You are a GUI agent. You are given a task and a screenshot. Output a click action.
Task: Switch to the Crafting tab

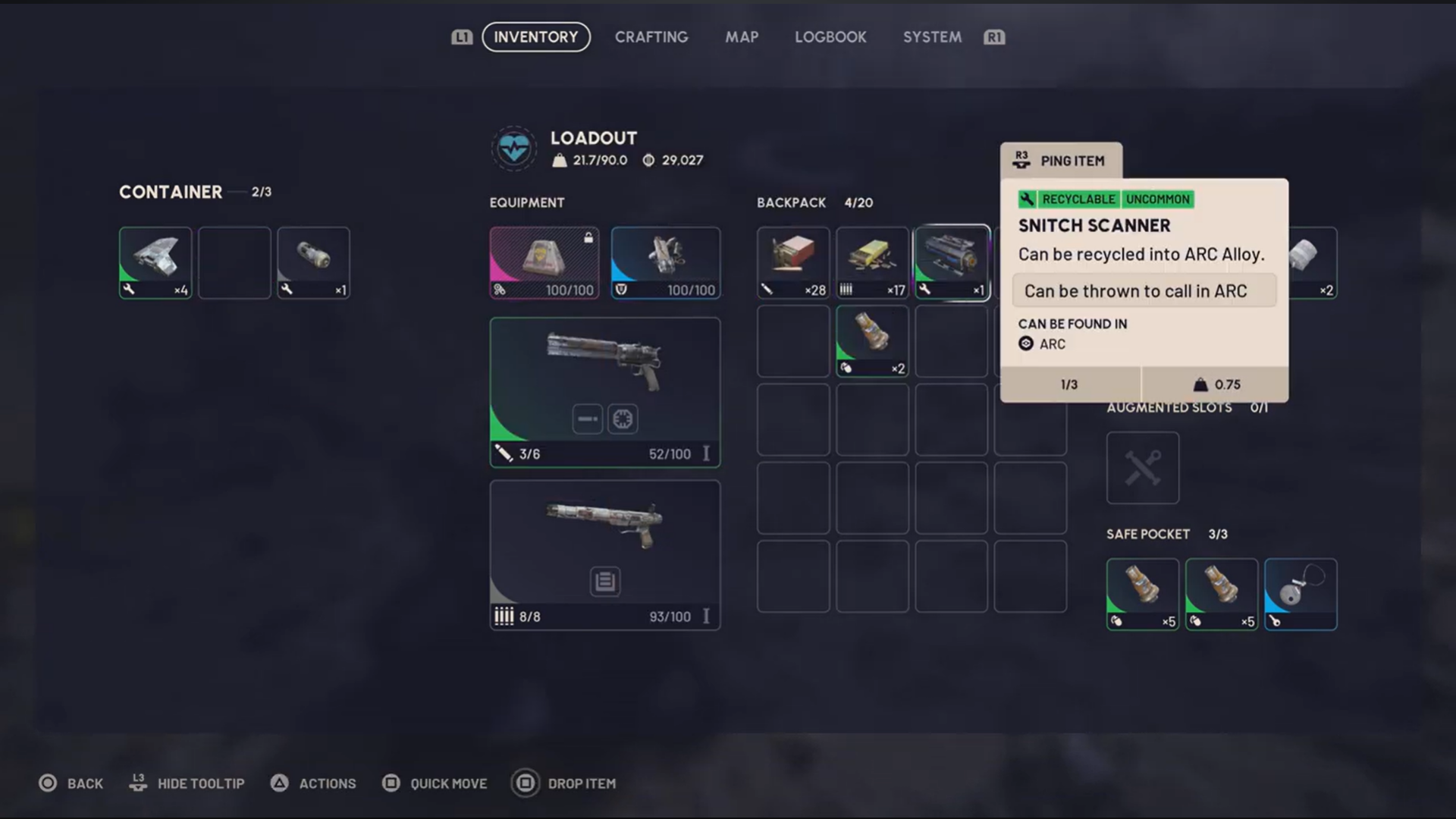pyautogui.click(x=651, y=37)
